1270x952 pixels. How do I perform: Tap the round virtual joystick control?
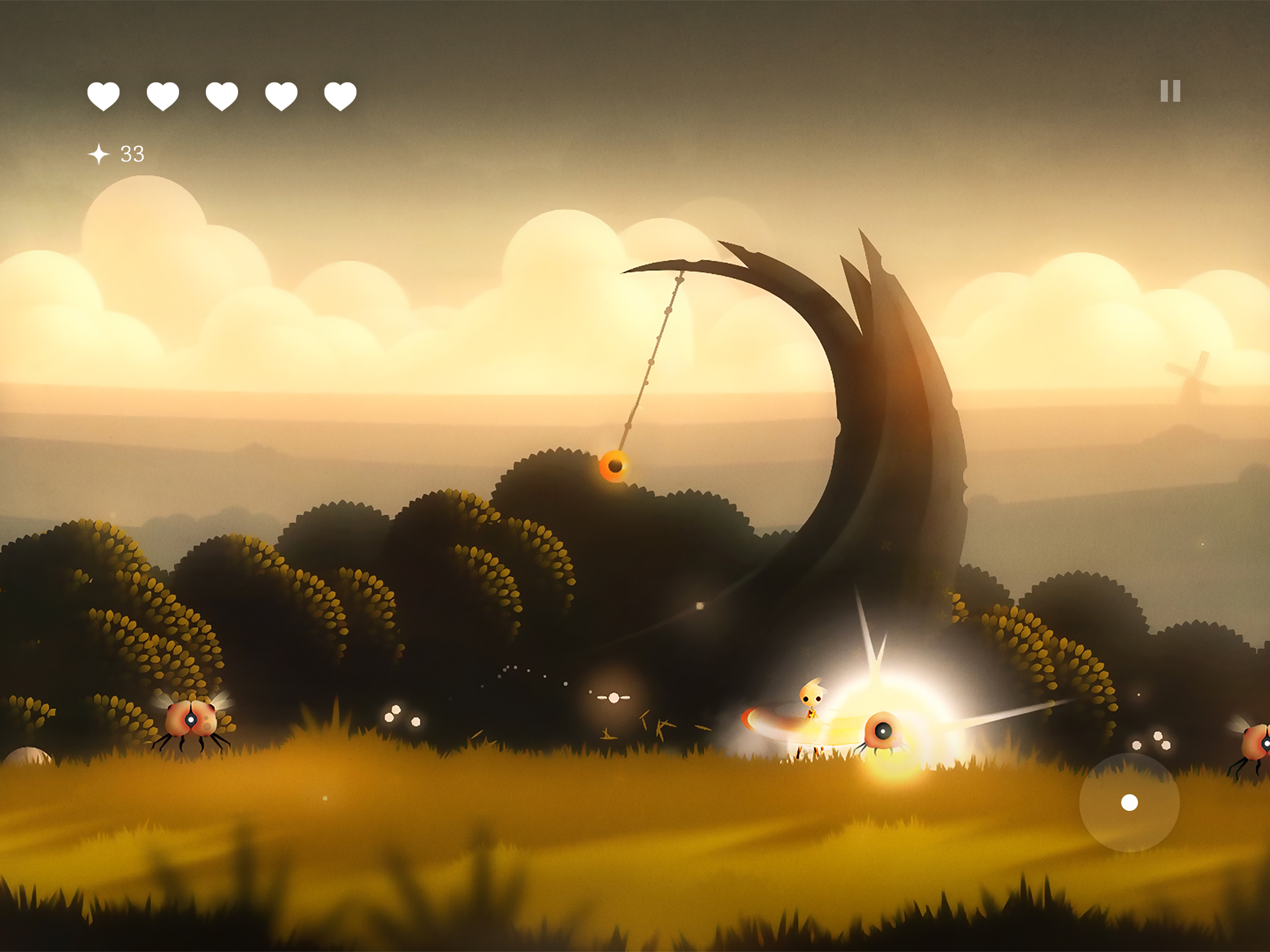[x=1129, y=802]
